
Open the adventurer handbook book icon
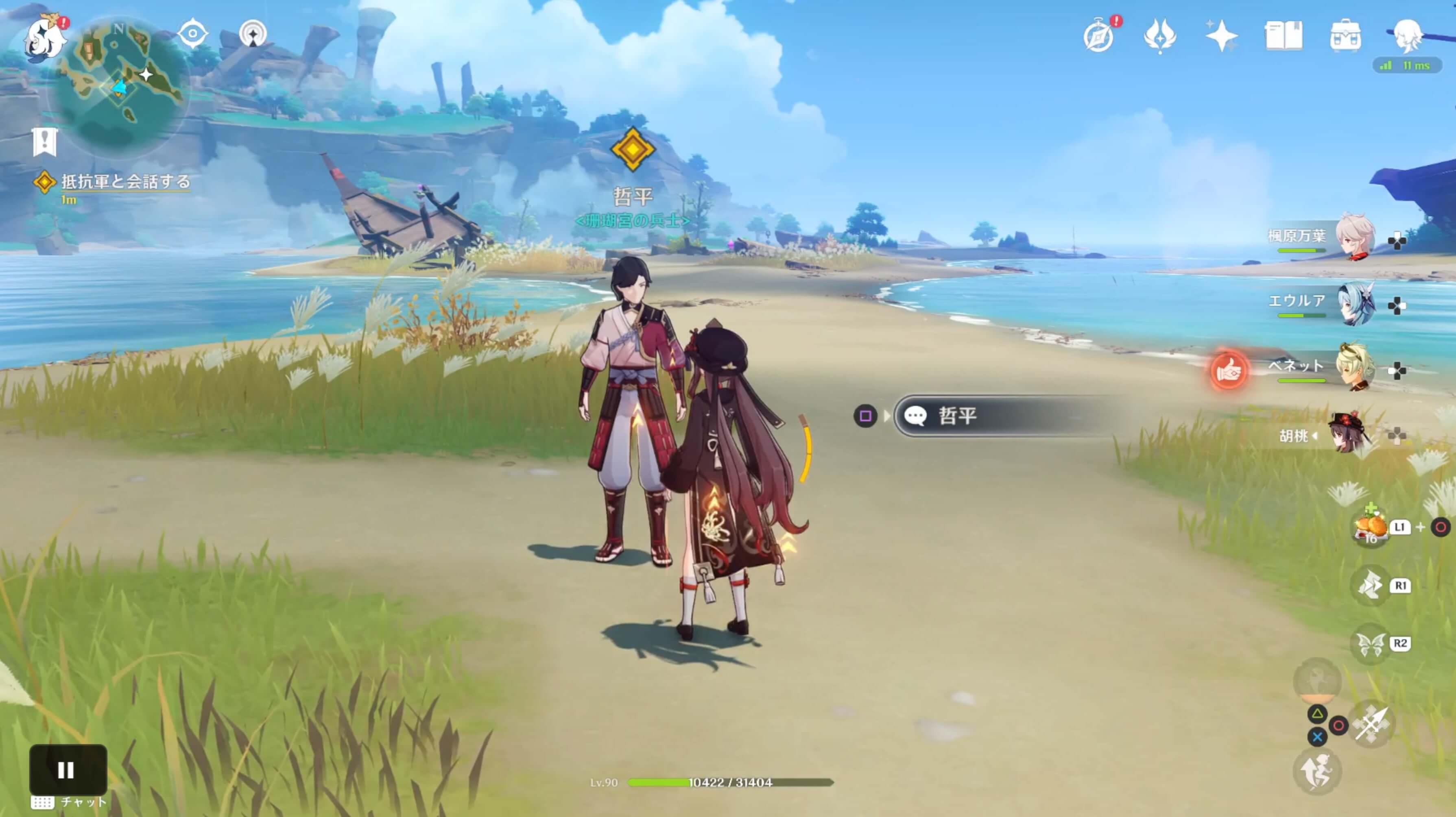click(1283, 36)
